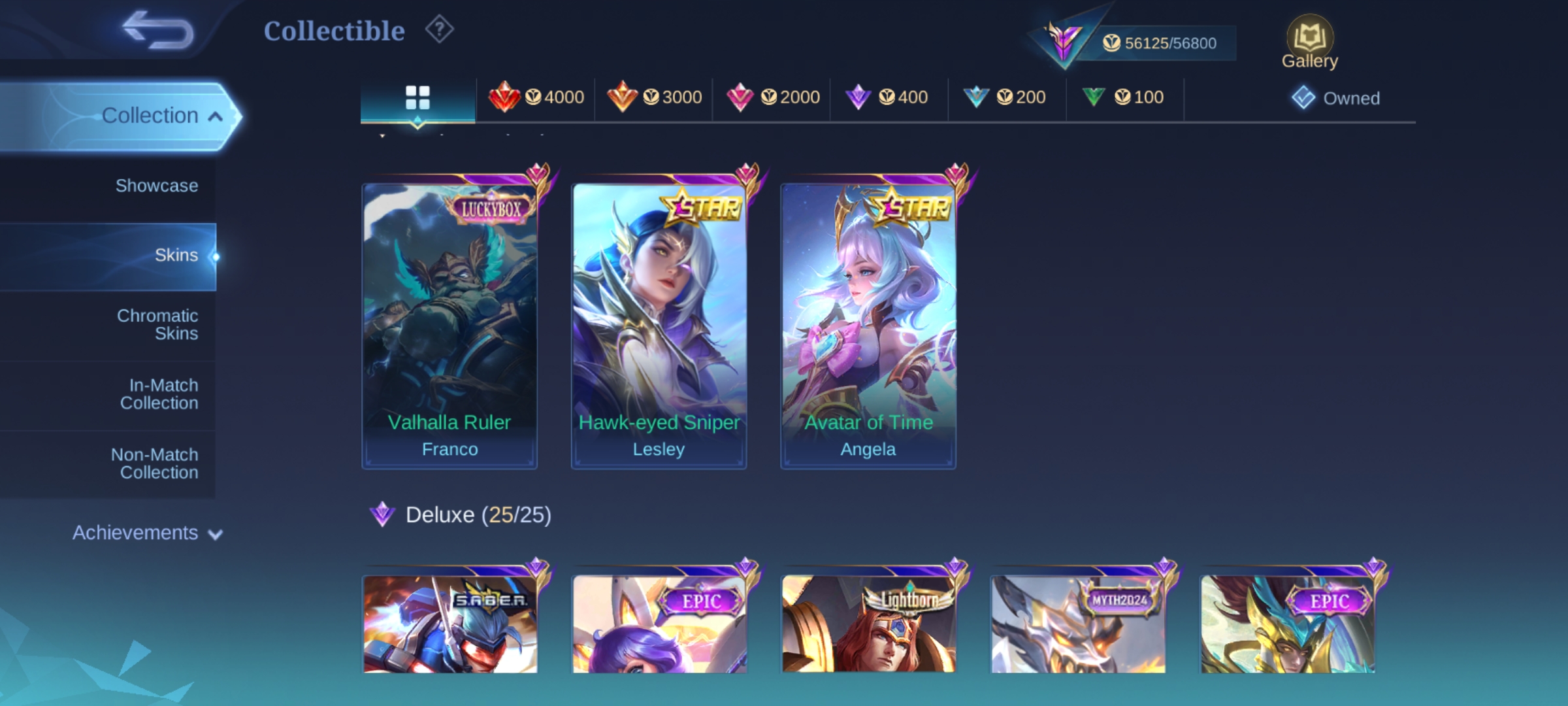Open the Collectible help question mark

point(439,30)
